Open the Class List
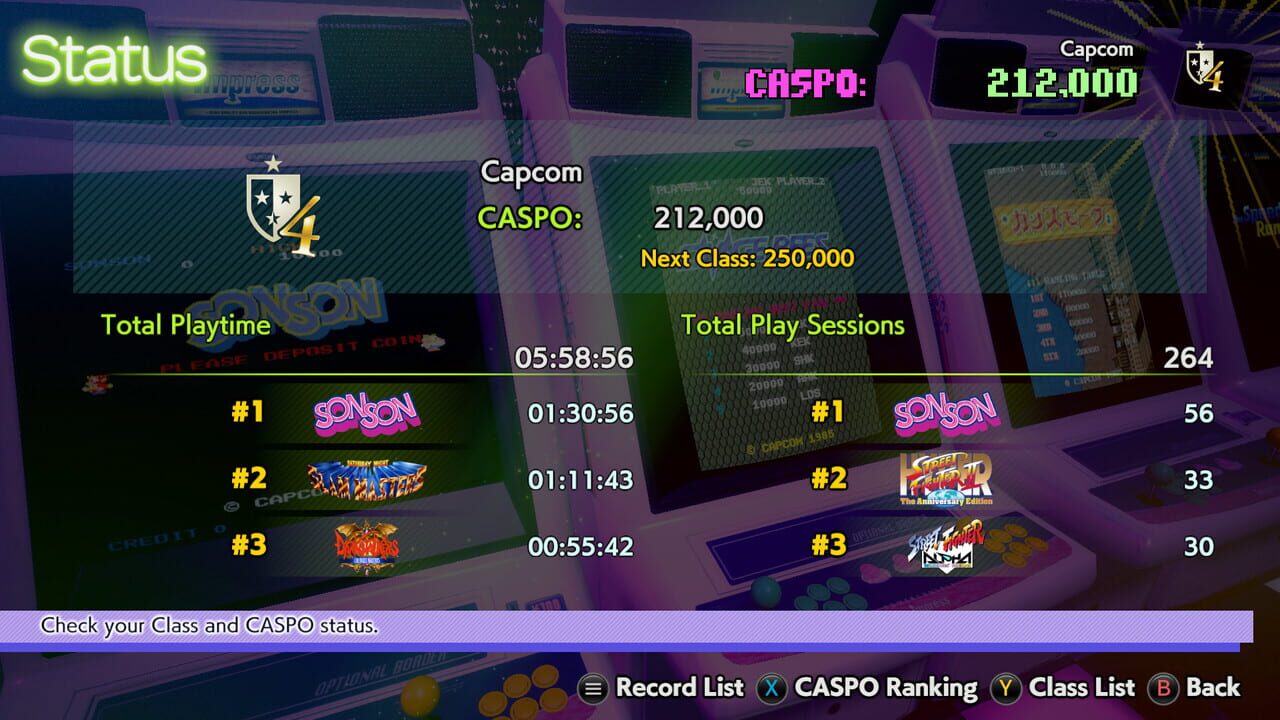 coord(1081,688)
